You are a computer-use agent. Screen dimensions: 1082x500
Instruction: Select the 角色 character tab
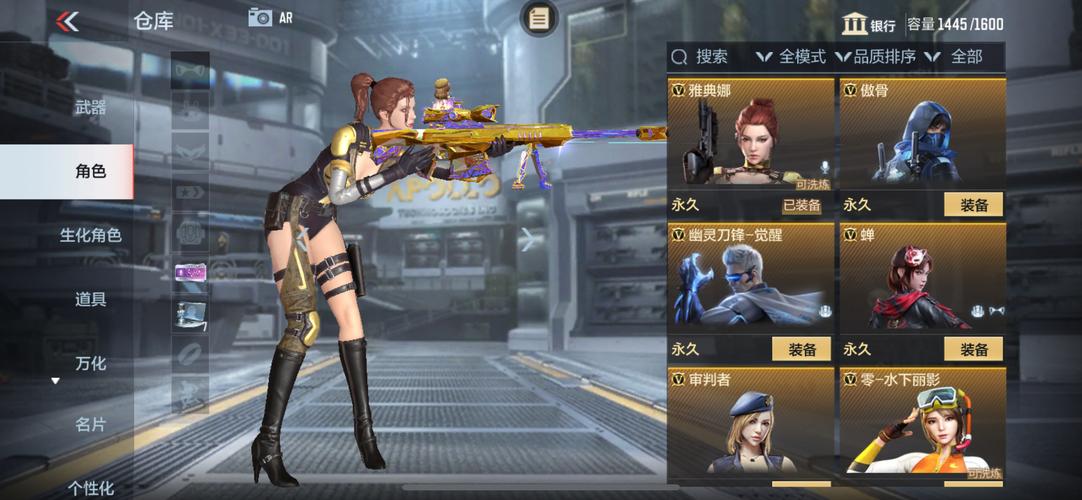(90, 171)
